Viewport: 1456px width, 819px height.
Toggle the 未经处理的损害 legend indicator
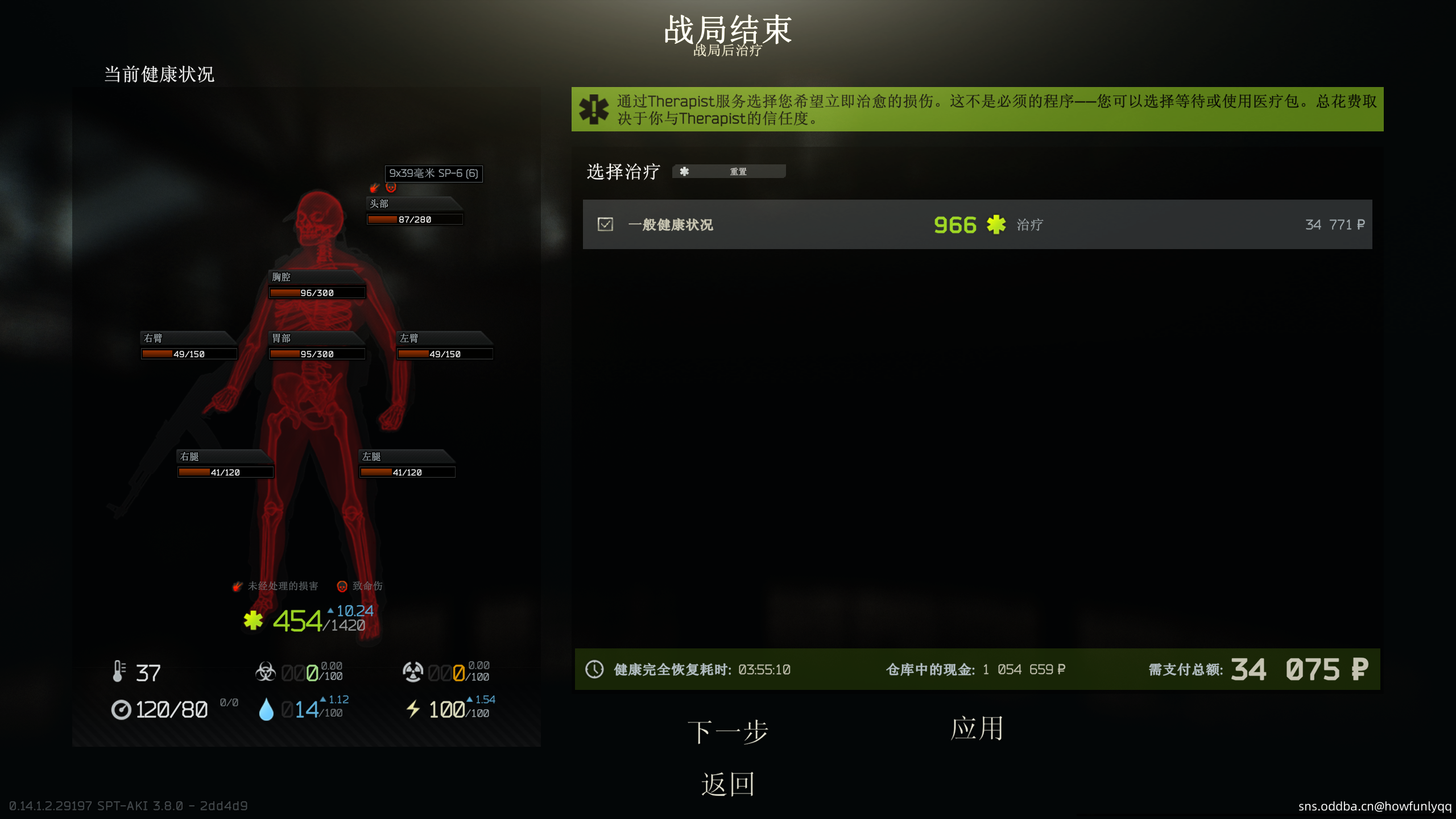click(x=237, y=586)
